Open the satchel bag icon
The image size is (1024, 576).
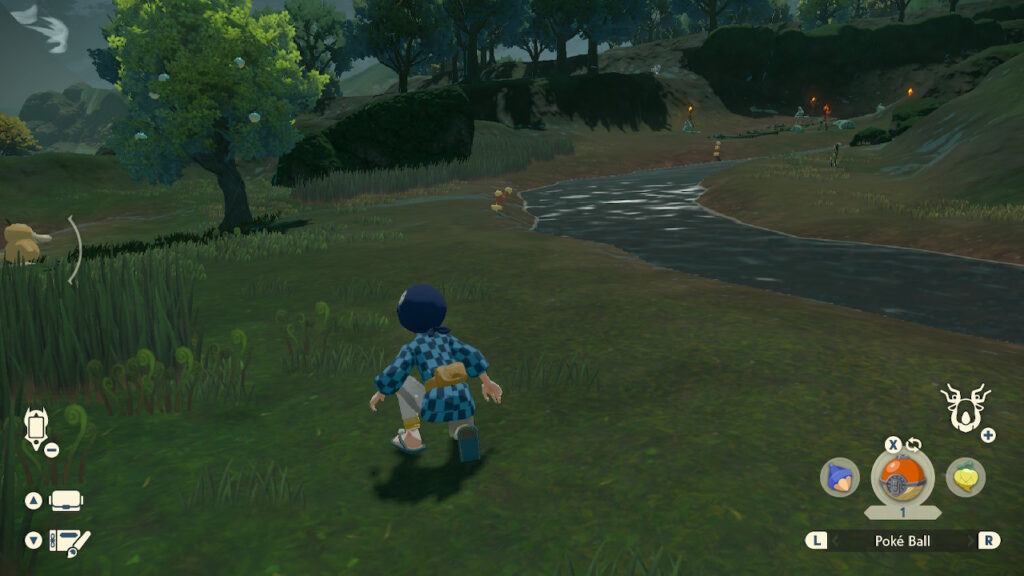click(66, 500)
